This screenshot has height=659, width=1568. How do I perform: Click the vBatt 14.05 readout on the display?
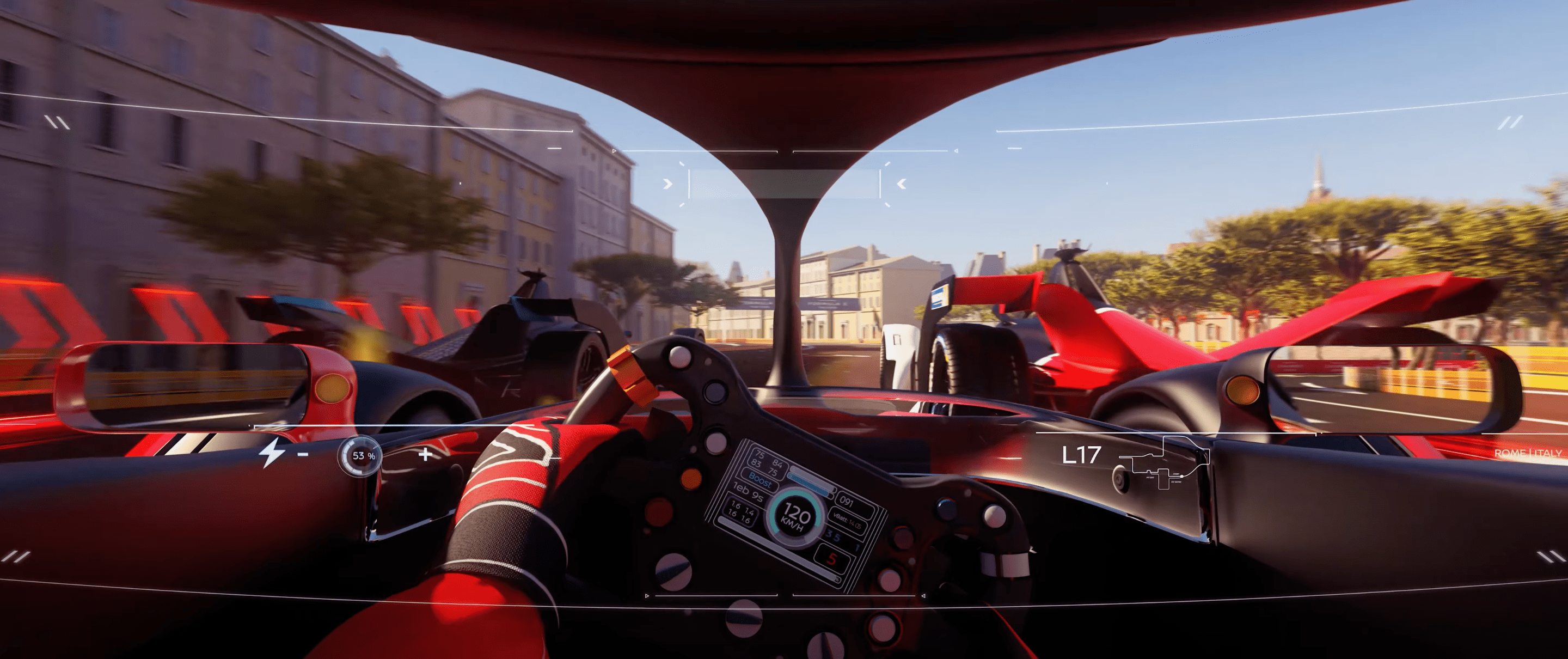click(x=848, y=521)
